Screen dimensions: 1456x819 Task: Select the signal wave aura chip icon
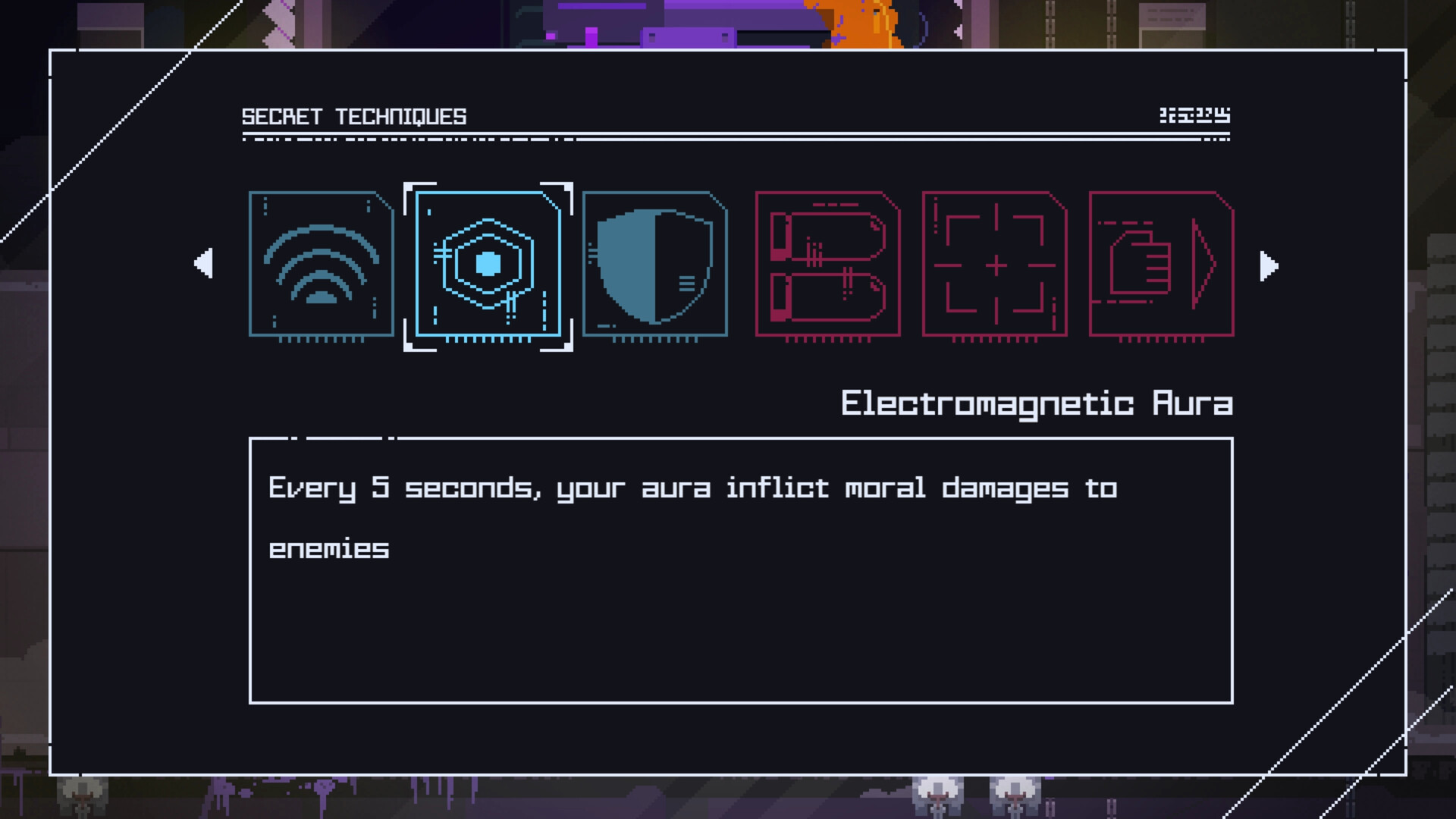320,265
